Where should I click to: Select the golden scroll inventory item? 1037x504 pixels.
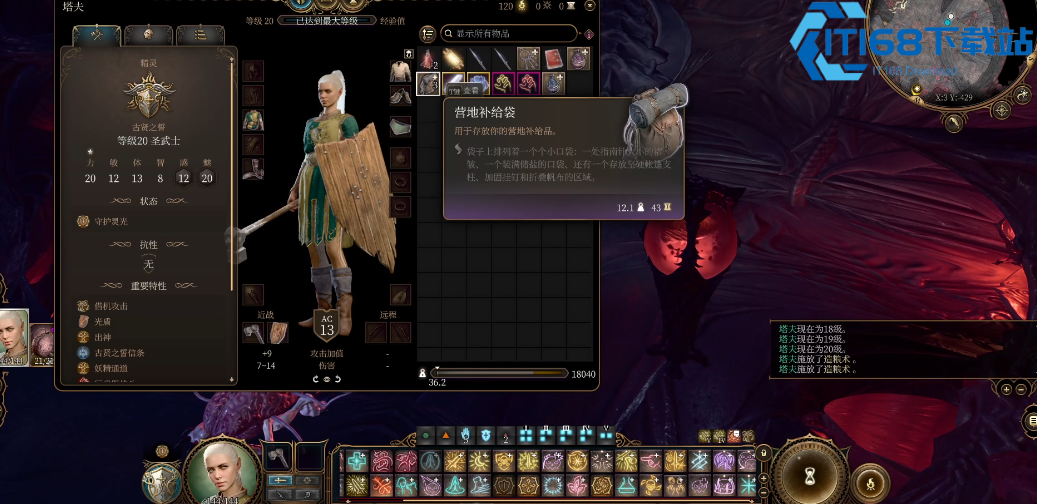coord(453,59)
